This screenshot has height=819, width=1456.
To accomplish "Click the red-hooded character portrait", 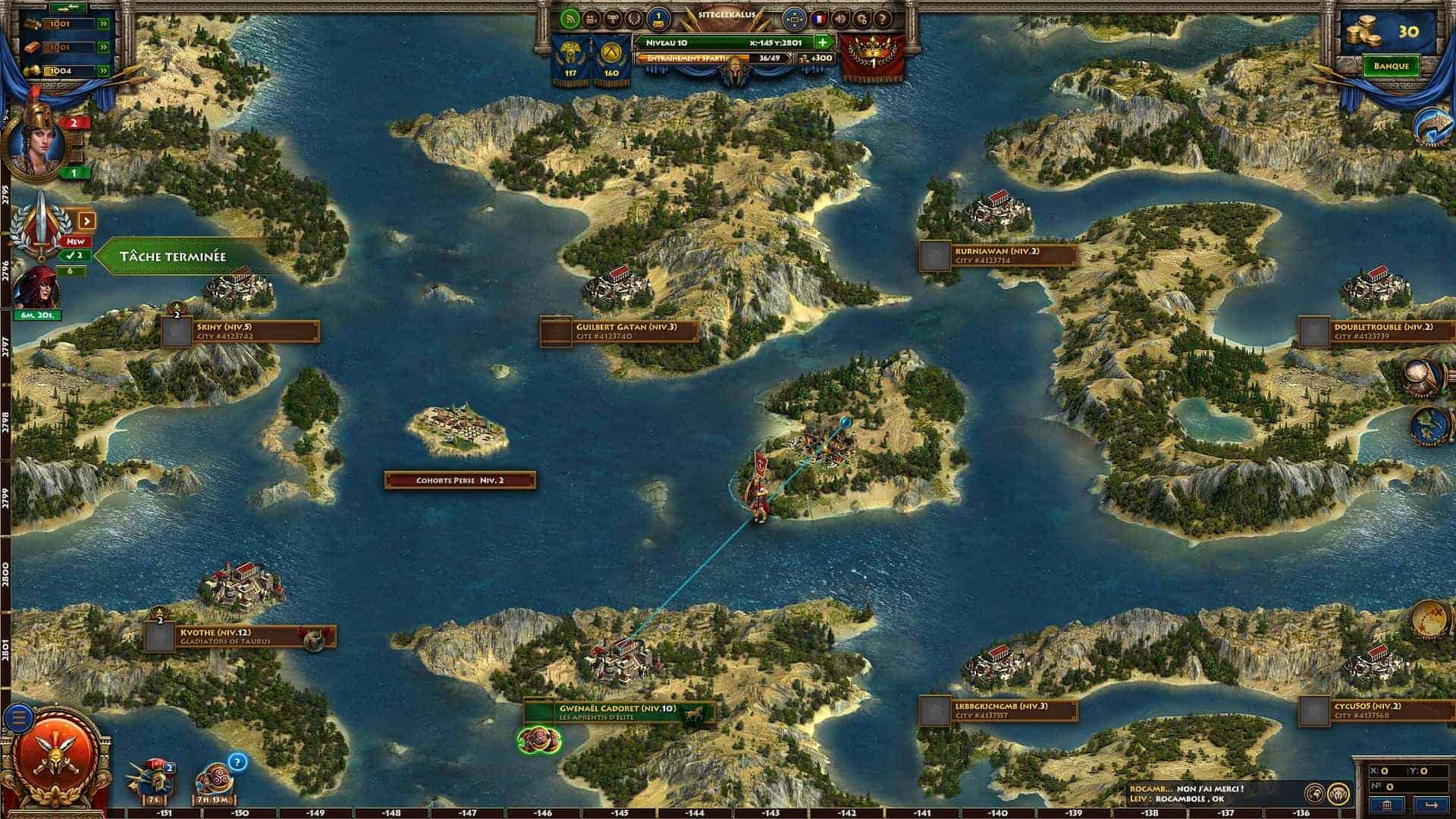I will [34, 288].
